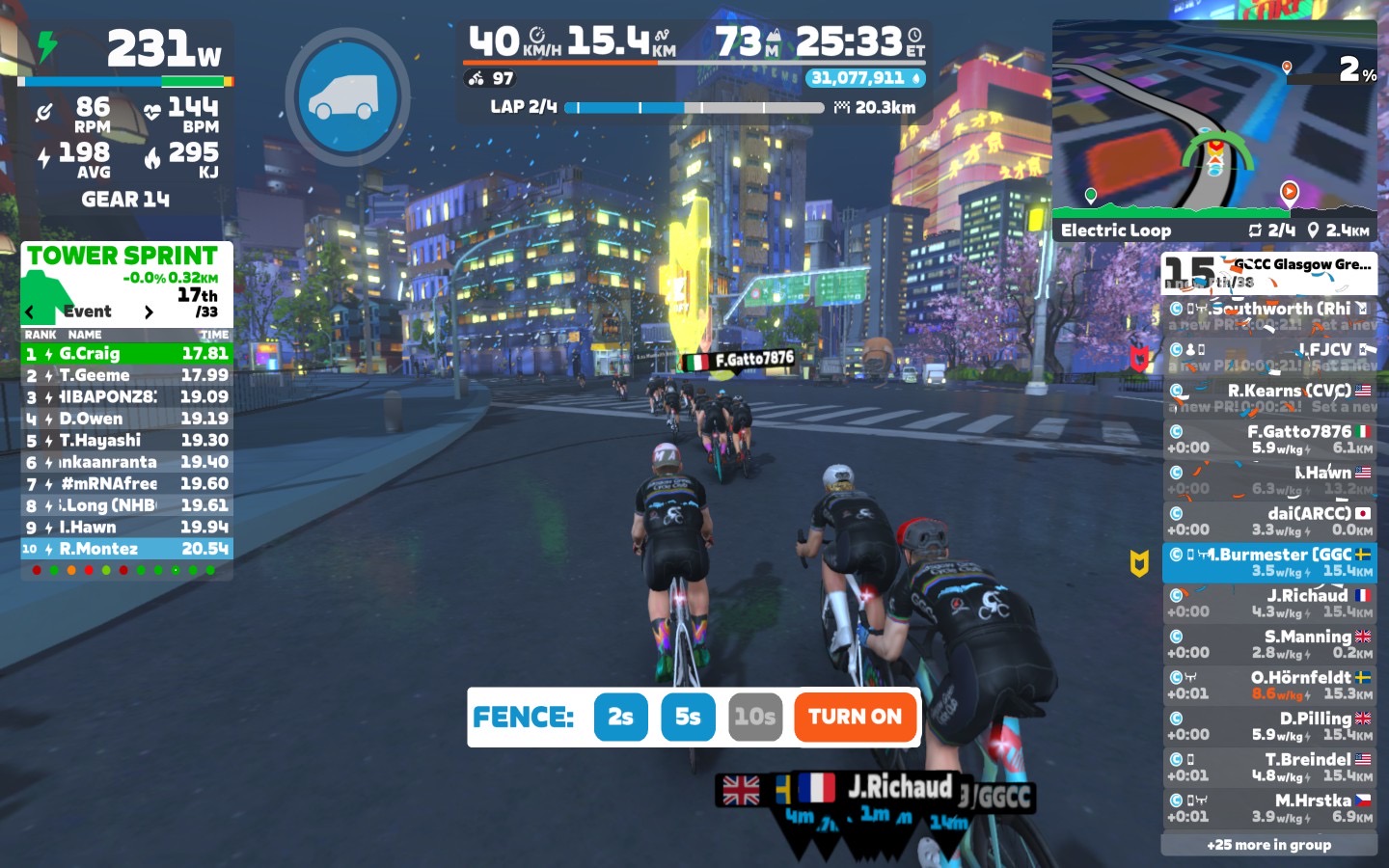This screenshot has width=1389, height=868.
Task: Expand the +25 more in group
Action: [x=1268, y=845]
